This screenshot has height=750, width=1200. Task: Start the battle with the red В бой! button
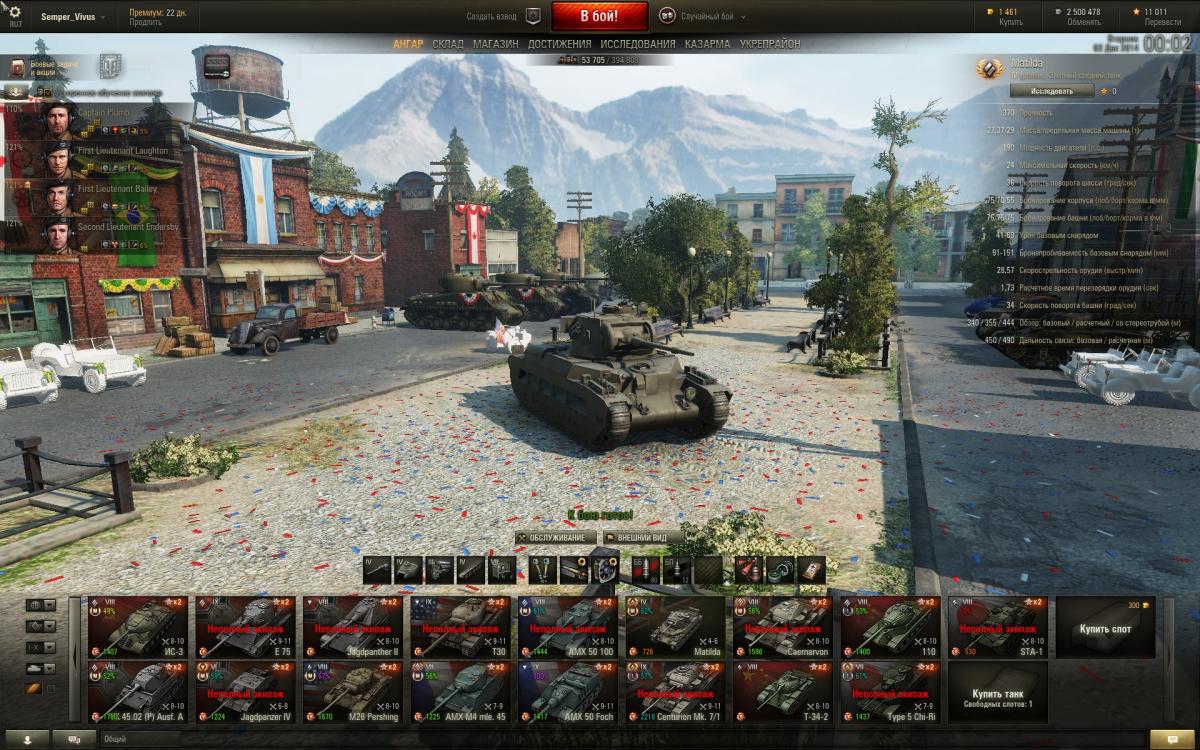pyautogui.click(x=600, y=16)
